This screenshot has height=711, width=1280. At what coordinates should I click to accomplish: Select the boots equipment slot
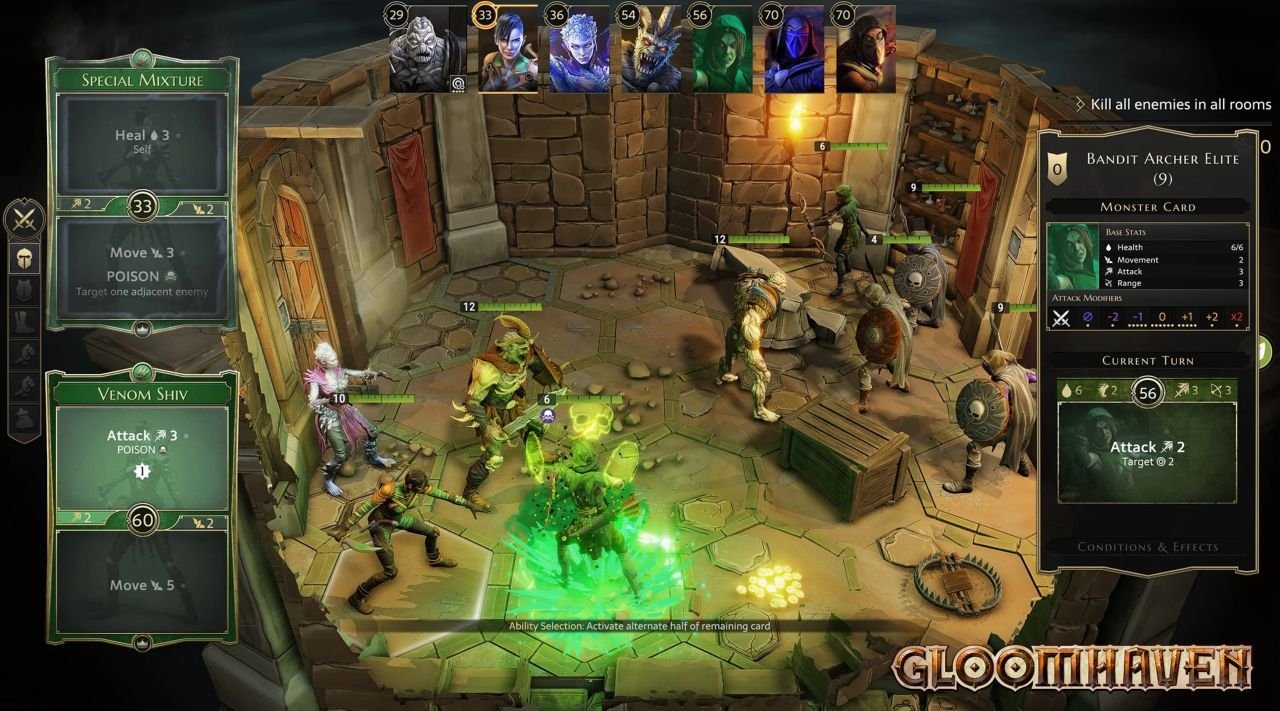click(x=25, y=322)
